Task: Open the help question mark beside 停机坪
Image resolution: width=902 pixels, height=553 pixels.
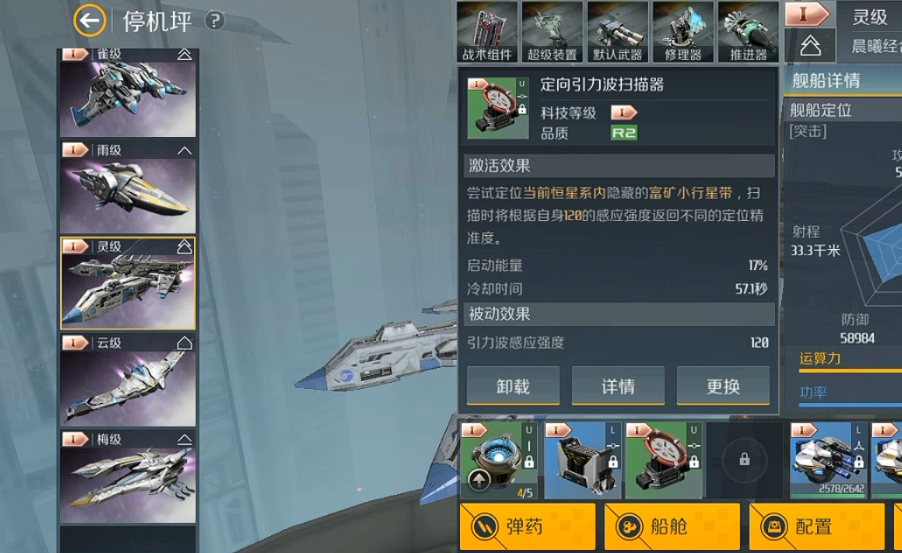Action: pyautogui.click(x=215, y=20)
